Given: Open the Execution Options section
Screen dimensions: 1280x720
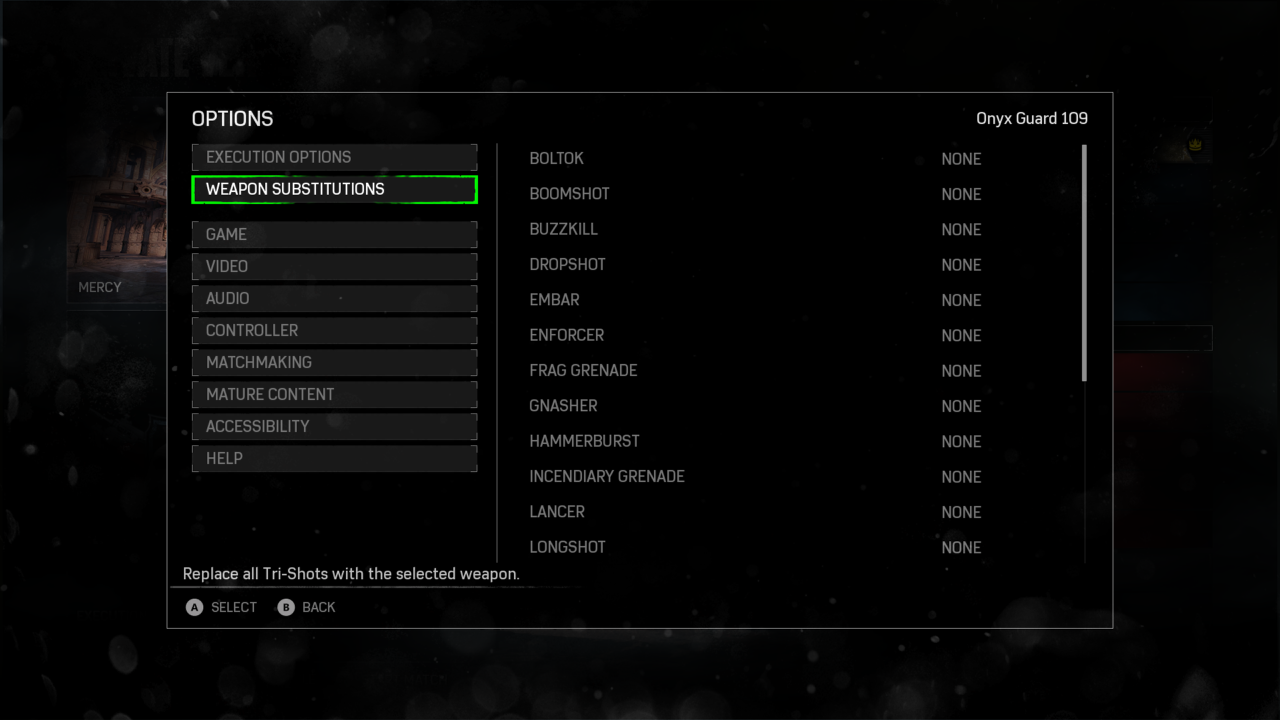Looking at the screenshot, I should click(334, 157).
